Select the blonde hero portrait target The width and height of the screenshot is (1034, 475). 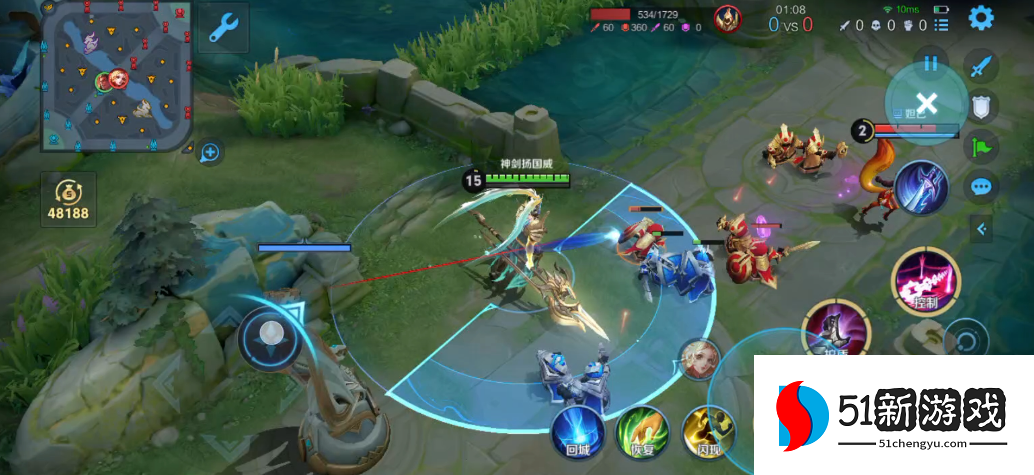click(x=699, y=360)
